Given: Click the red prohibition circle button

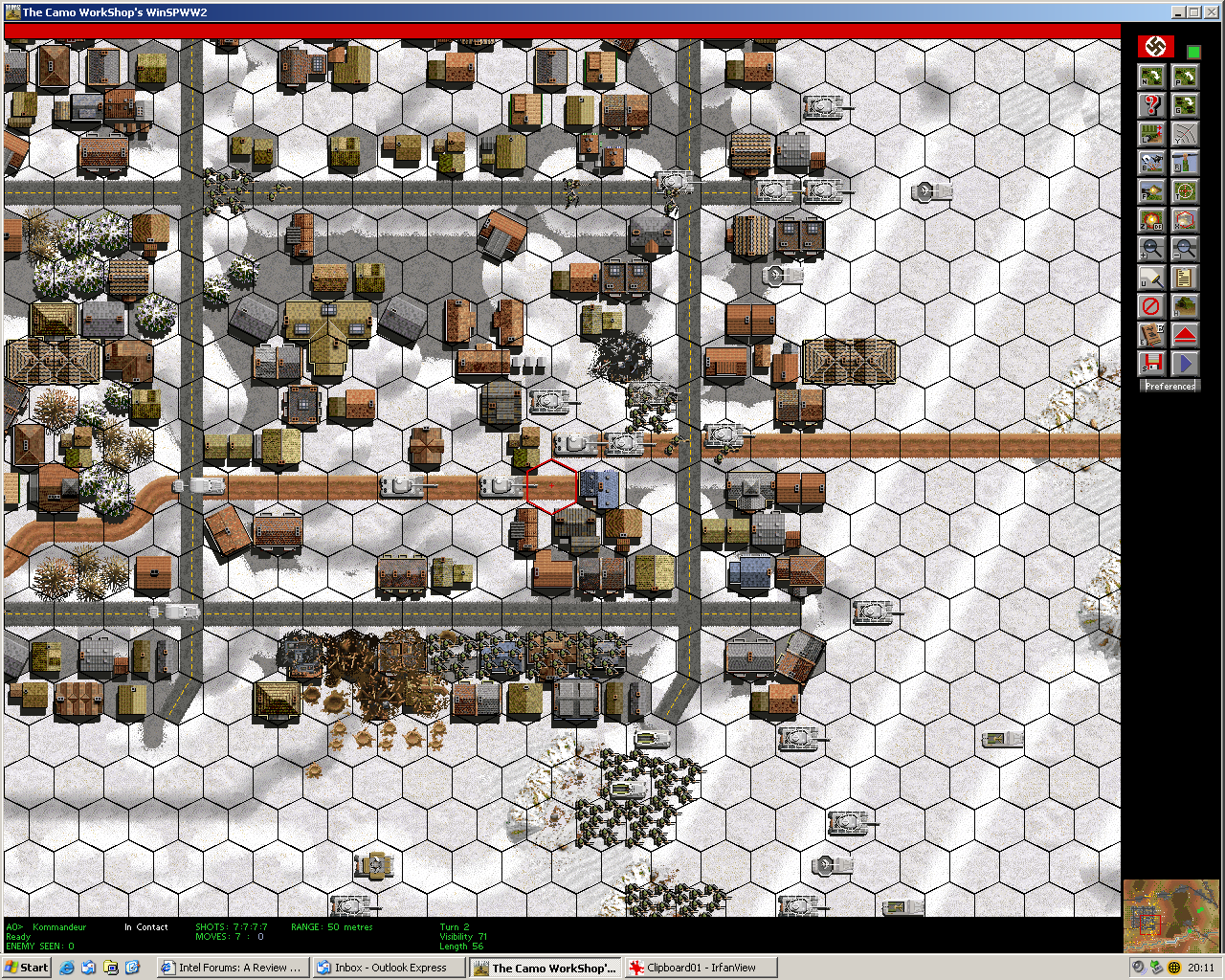Looking at the screenshot, I should (1151, 306).
